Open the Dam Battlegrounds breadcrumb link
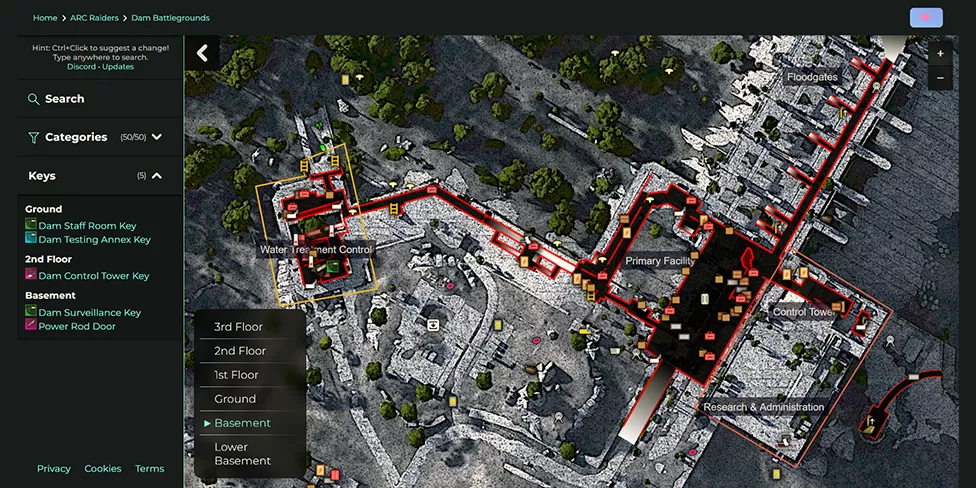Viewport: 976px width, 488px height. tap(171, 18)
